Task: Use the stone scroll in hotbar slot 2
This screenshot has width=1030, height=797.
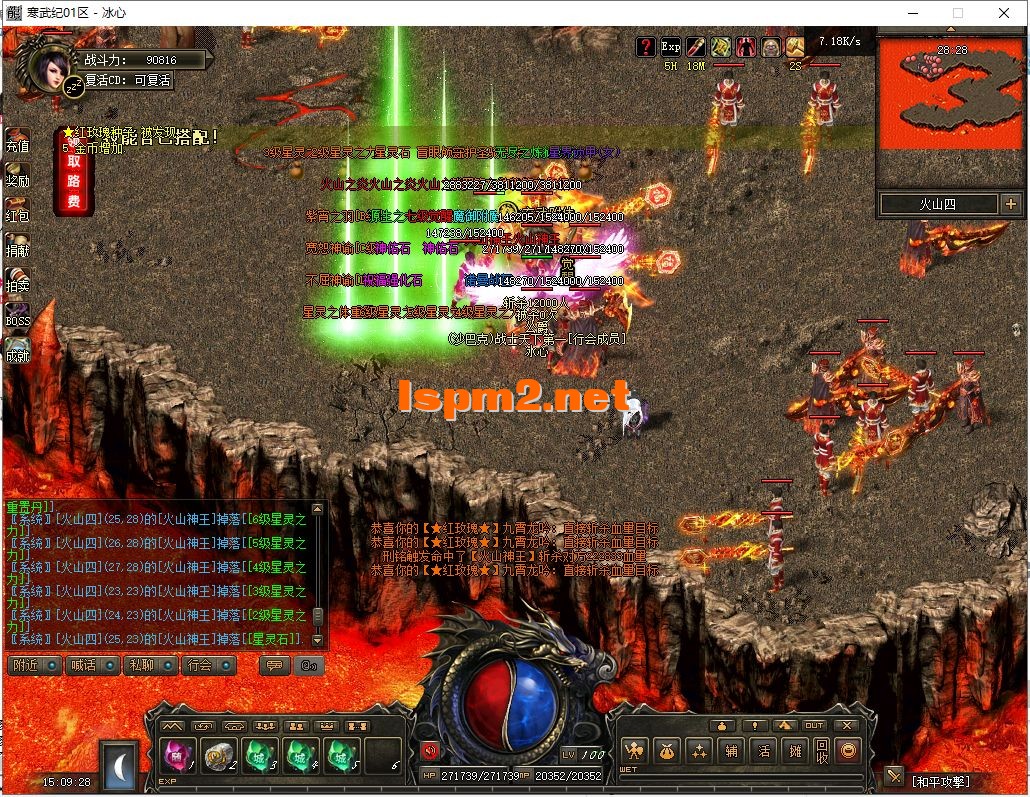Action: (x=218, y=757)
